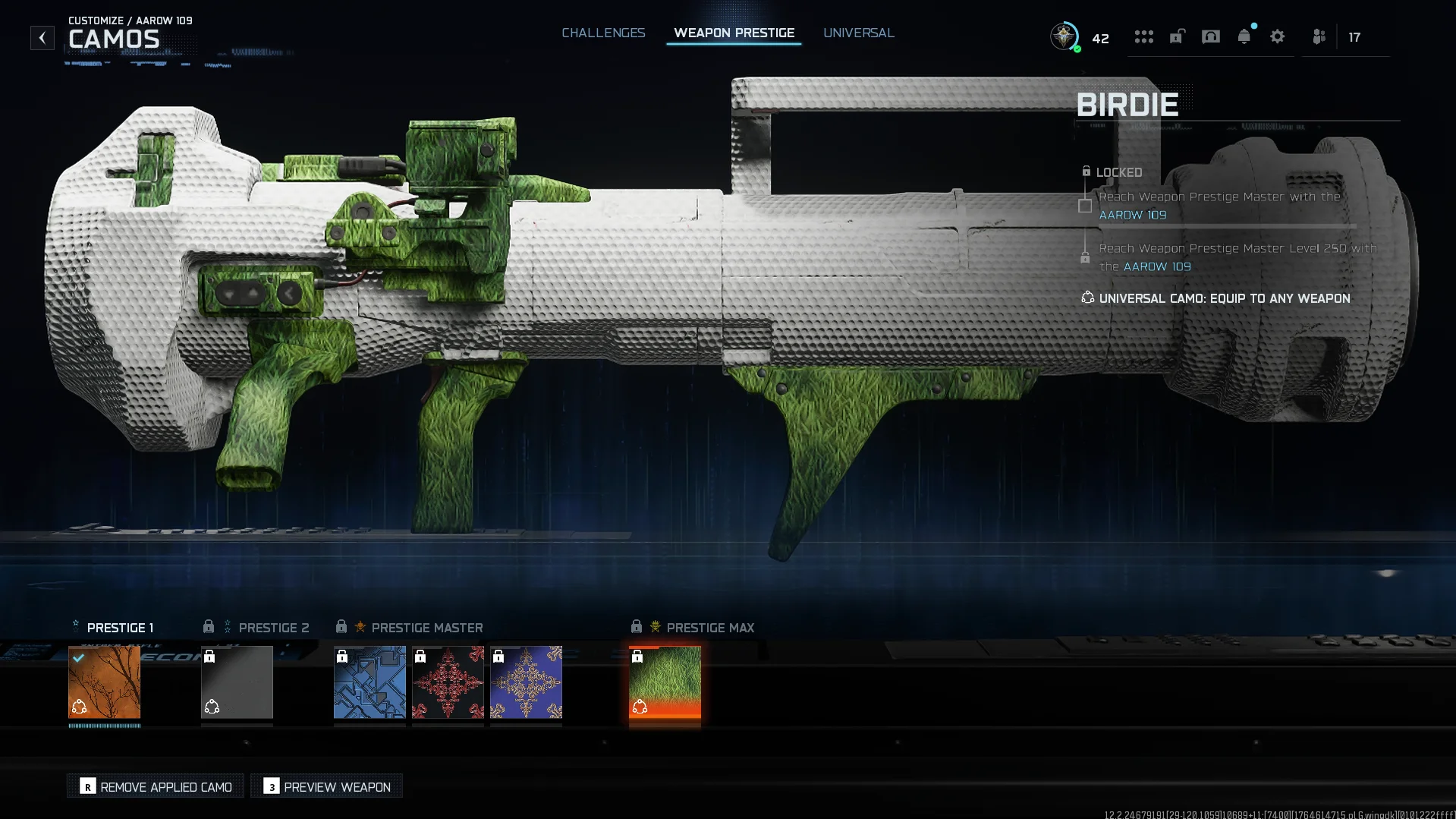Image resolution: width=1456 pixels, height=819 pixels.
Task: Open notifications bell icon
Action: coord(1244,36)
